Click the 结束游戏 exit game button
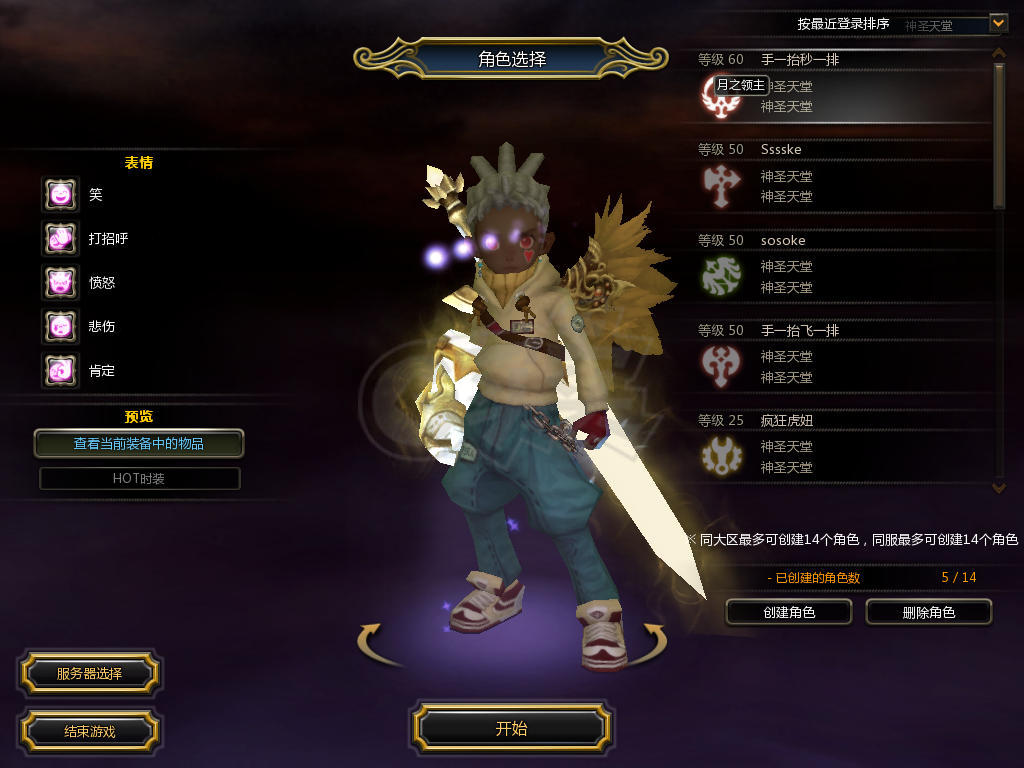The image size is (1024, 768). (x=89, y=731)
